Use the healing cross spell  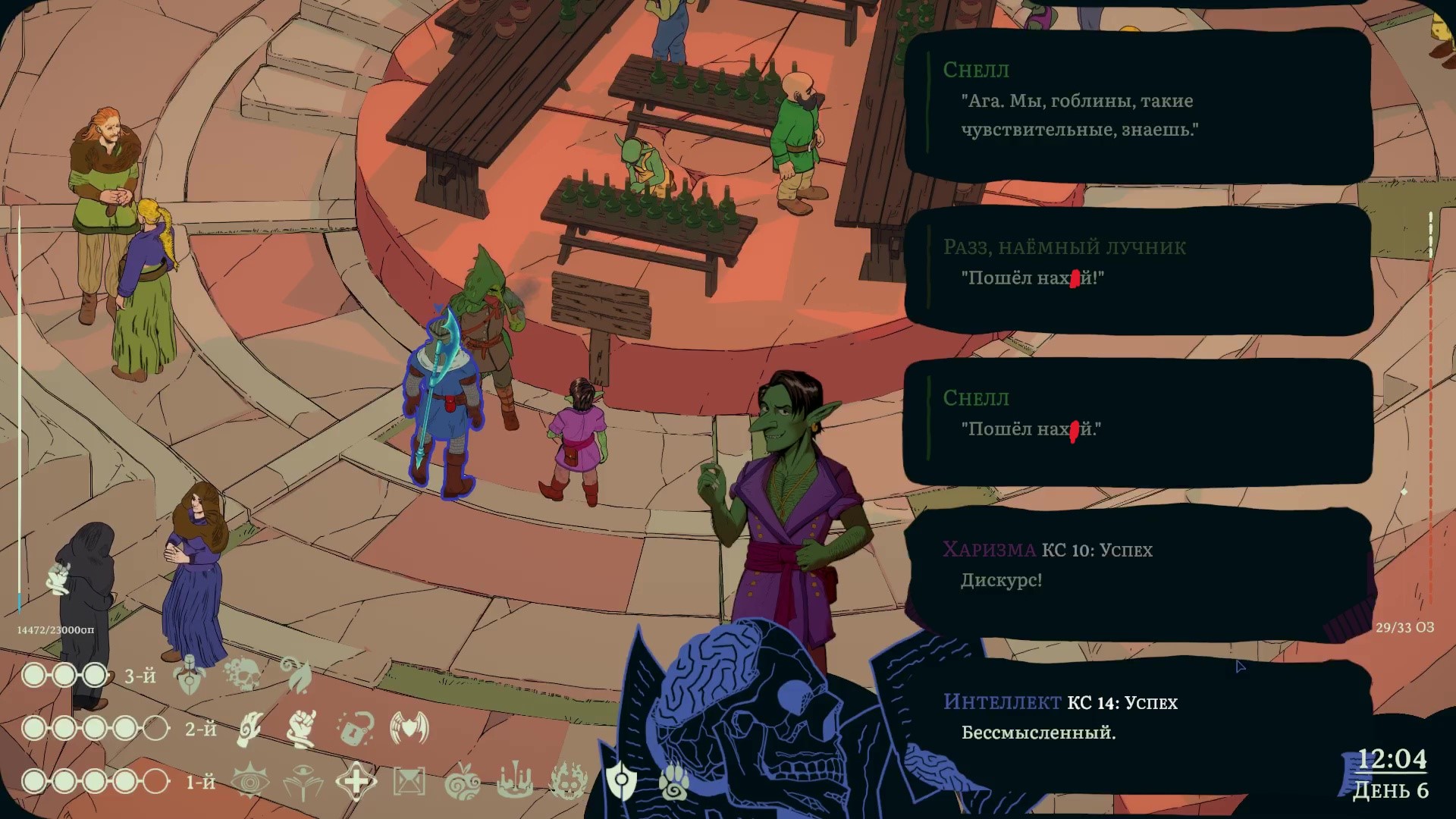[x=356, y=782]
